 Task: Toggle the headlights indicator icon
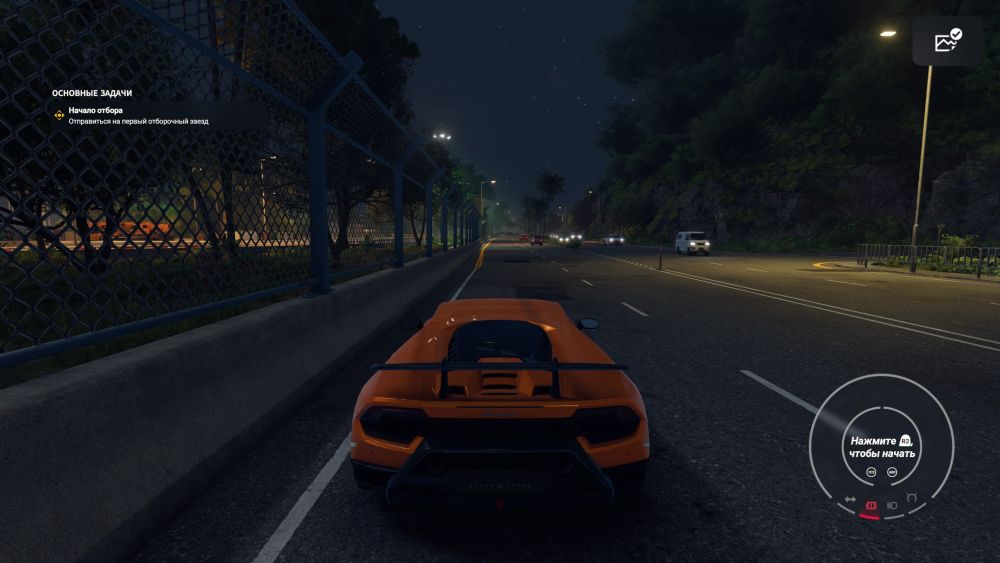click(892, 506)
